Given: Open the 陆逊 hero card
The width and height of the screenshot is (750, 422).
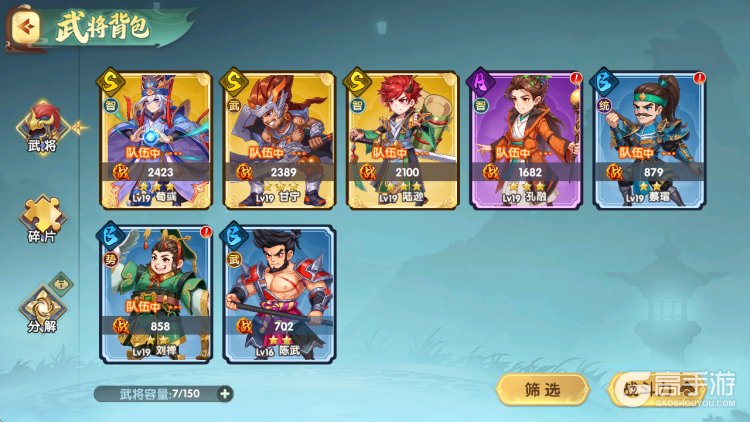Looking at the screenshot, I should coord(401,139).
